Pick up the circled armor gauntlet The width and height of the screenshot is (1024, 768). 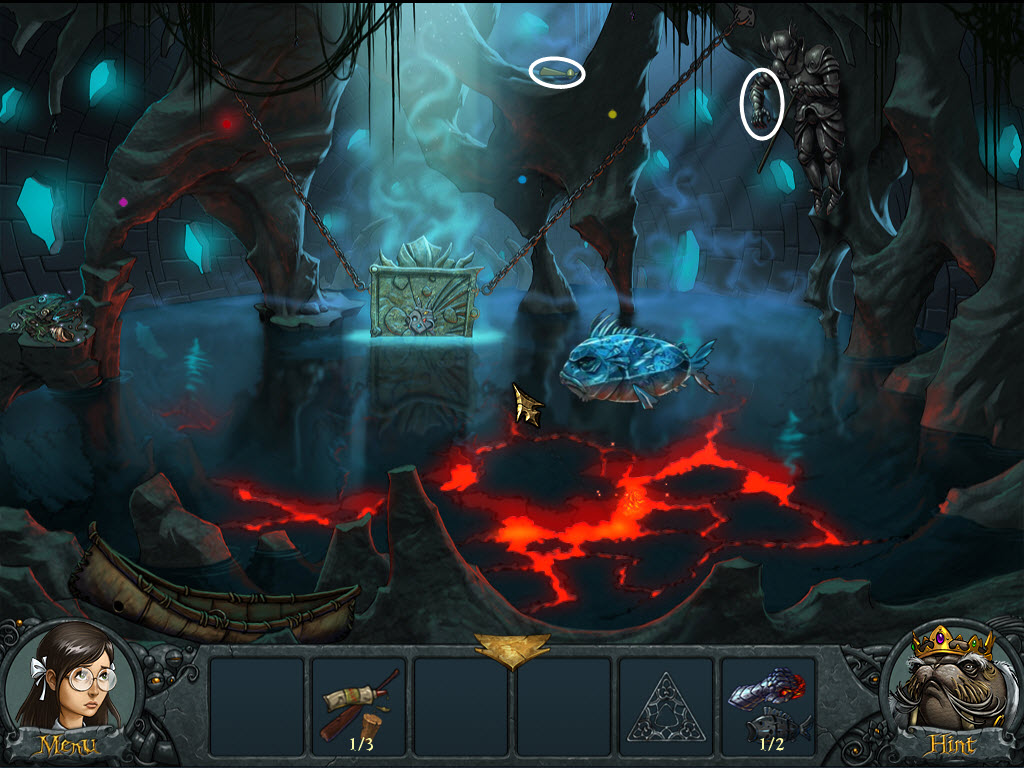(762, 103)
